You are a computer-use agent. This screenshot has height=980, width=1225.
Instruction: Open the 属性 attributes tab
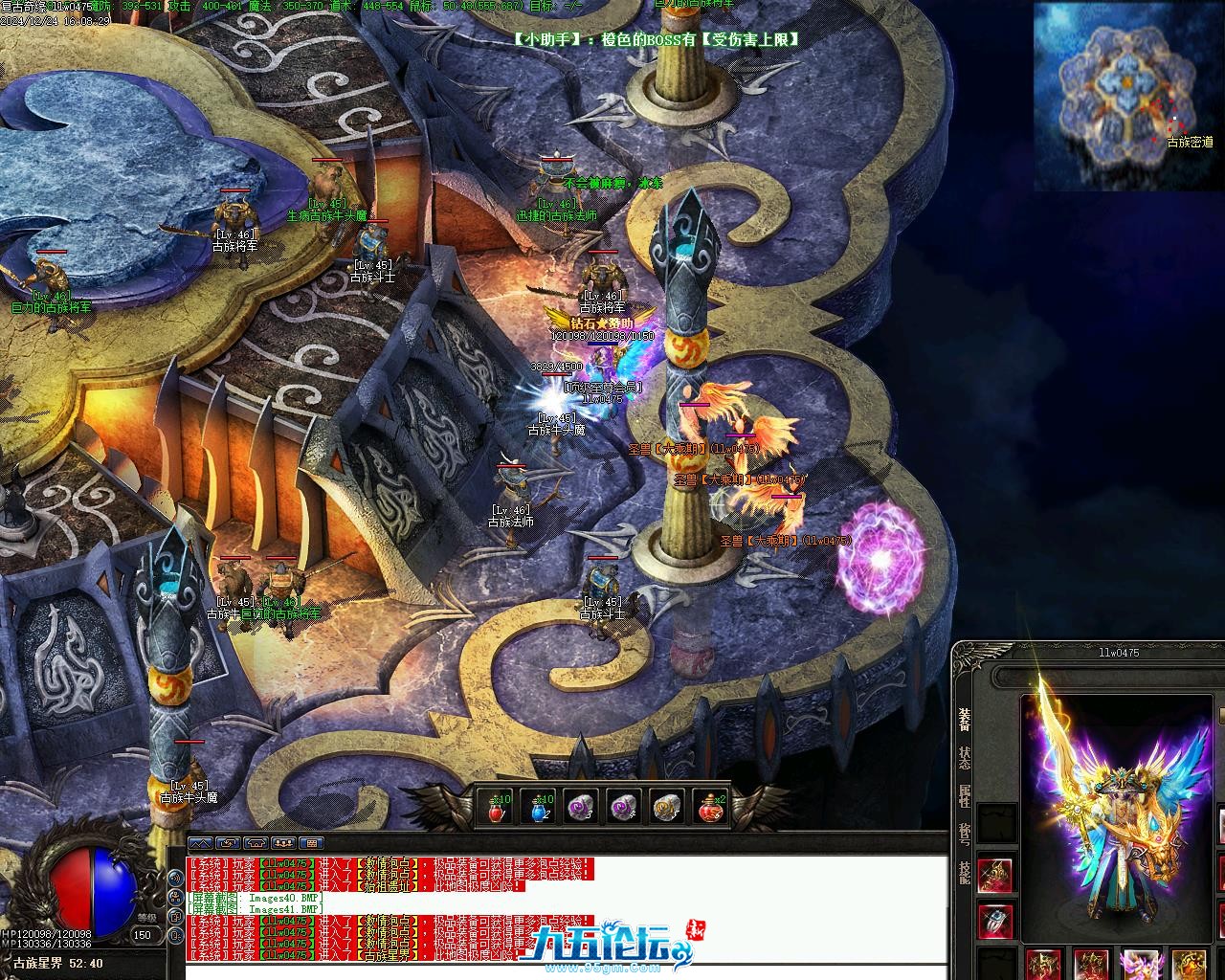pyautogui.click(x=964, y=795)
